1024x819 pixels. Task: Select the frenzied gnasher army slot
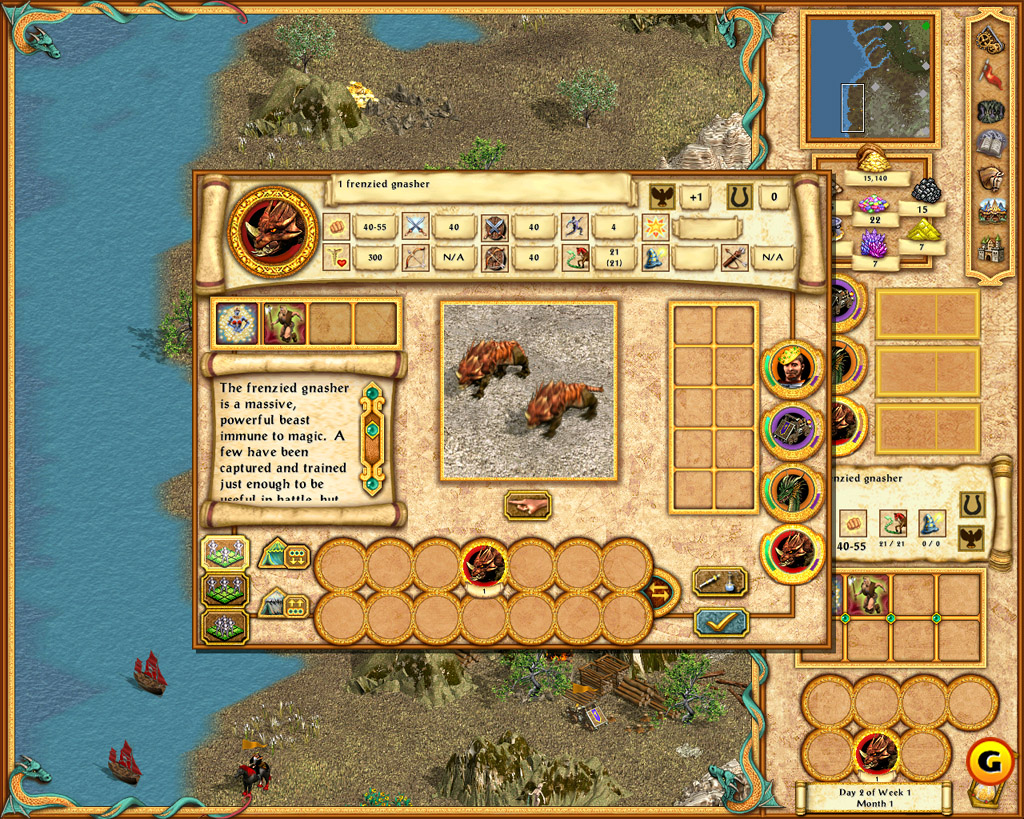tap(484, 566)
